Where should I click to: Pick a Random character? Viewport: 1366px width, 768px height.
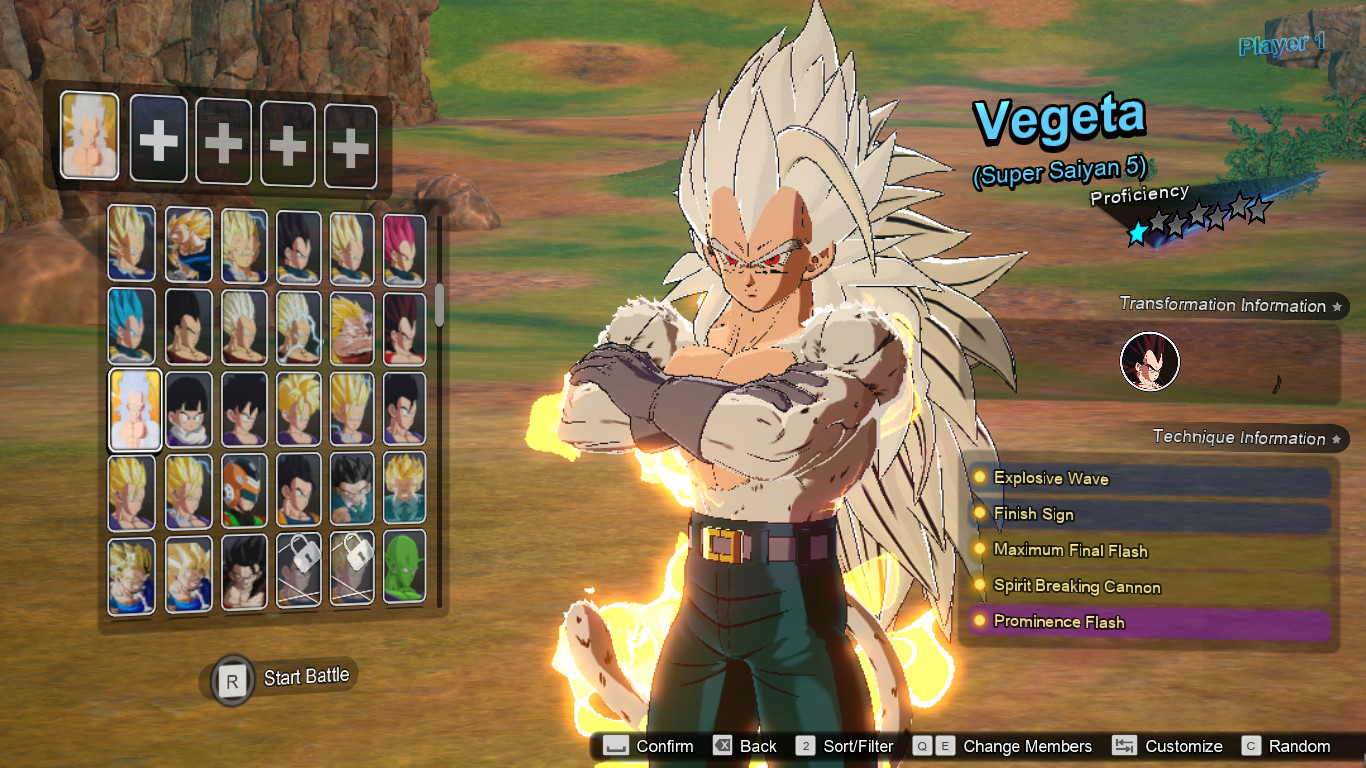coord(1287,746)
